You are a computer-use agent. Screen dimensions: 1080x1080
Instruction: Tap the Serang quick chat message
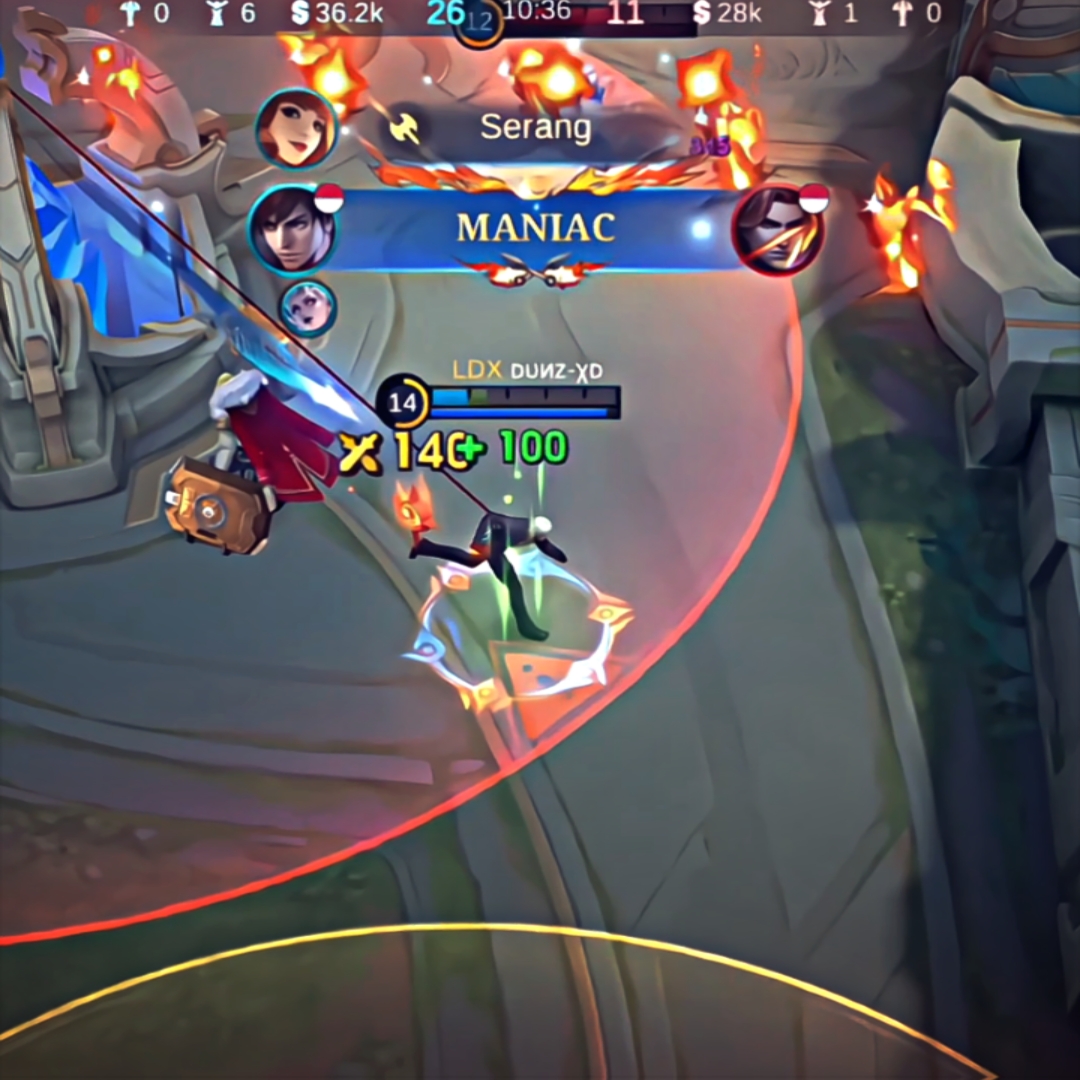tap(535, 128)
